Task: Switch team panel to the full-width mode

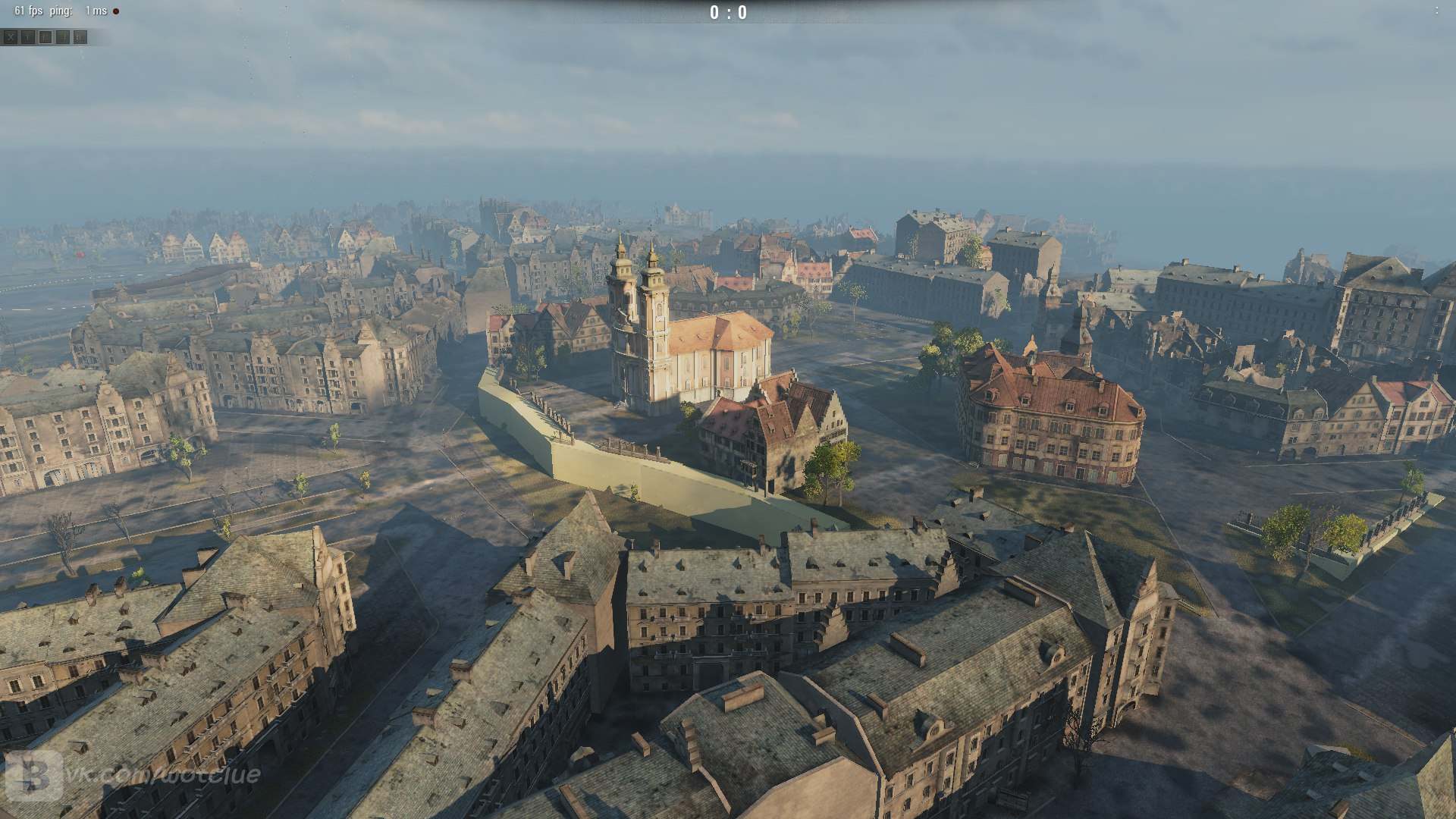Action: tap(80, 37)
